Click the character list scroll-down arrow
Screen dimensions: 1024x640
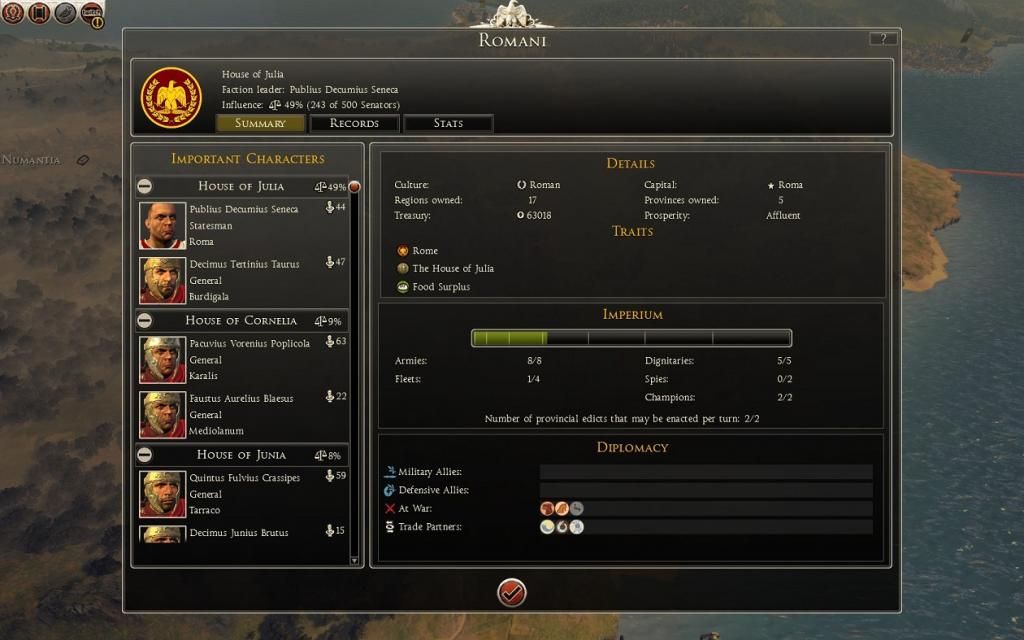click(354, 561)
